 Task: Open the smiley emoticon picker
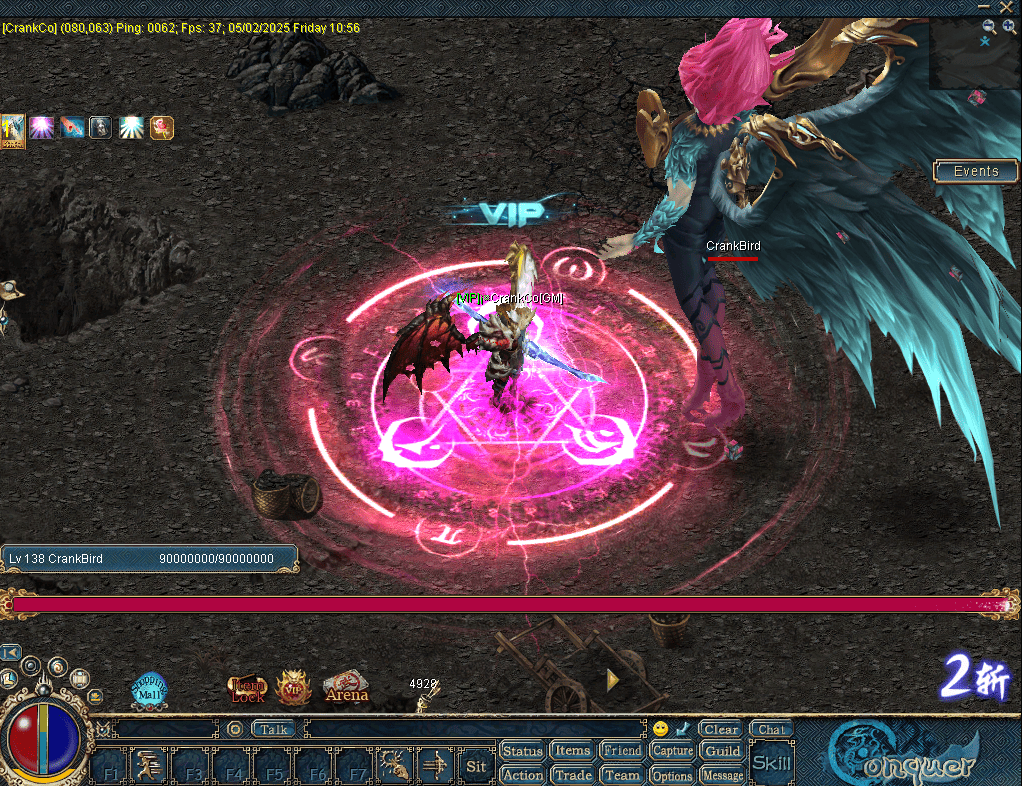click(x=660, y=729)
